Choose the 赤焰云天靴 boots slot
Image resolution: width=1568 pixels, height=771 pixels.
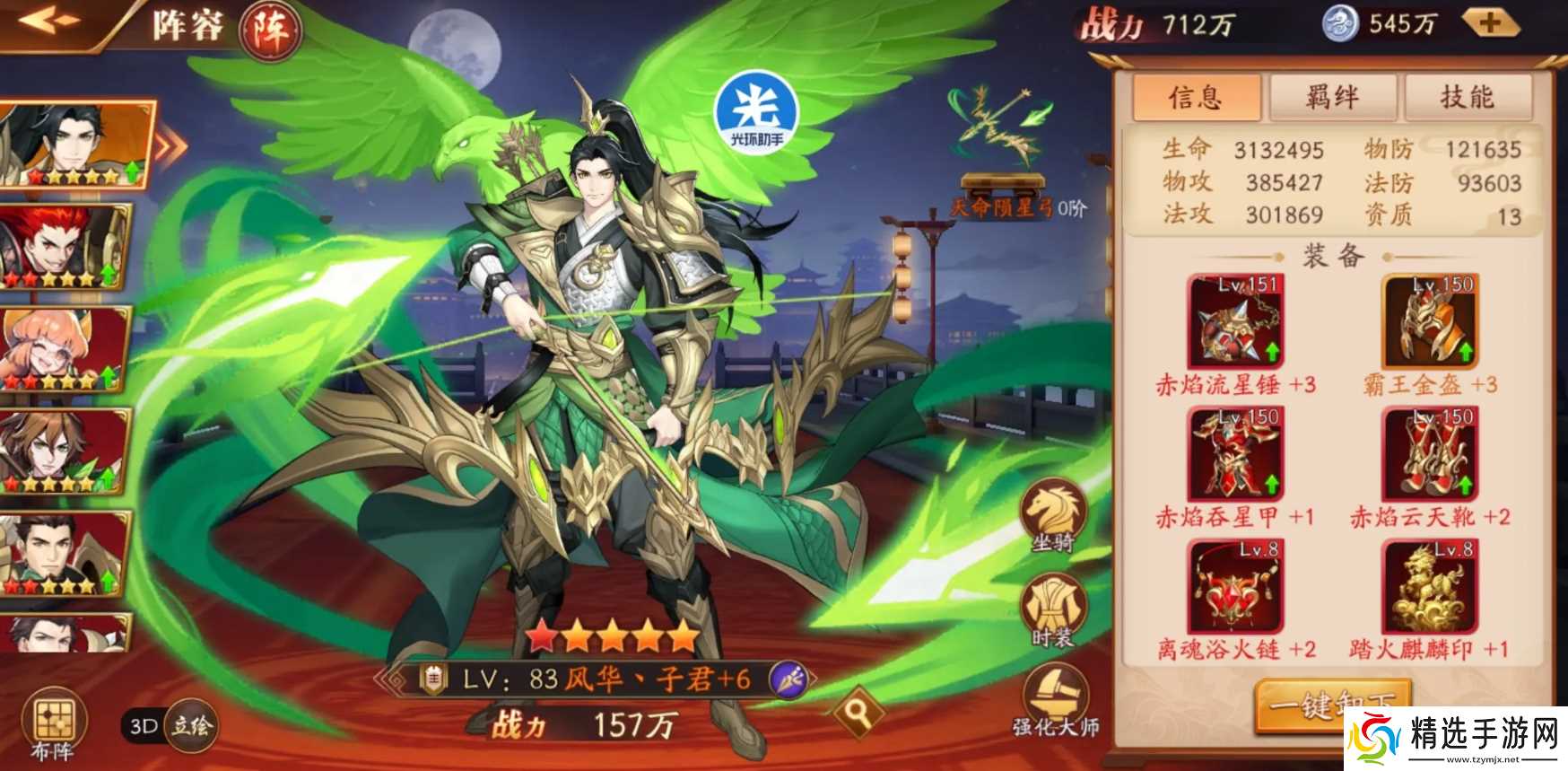(x=1430, y=454)
